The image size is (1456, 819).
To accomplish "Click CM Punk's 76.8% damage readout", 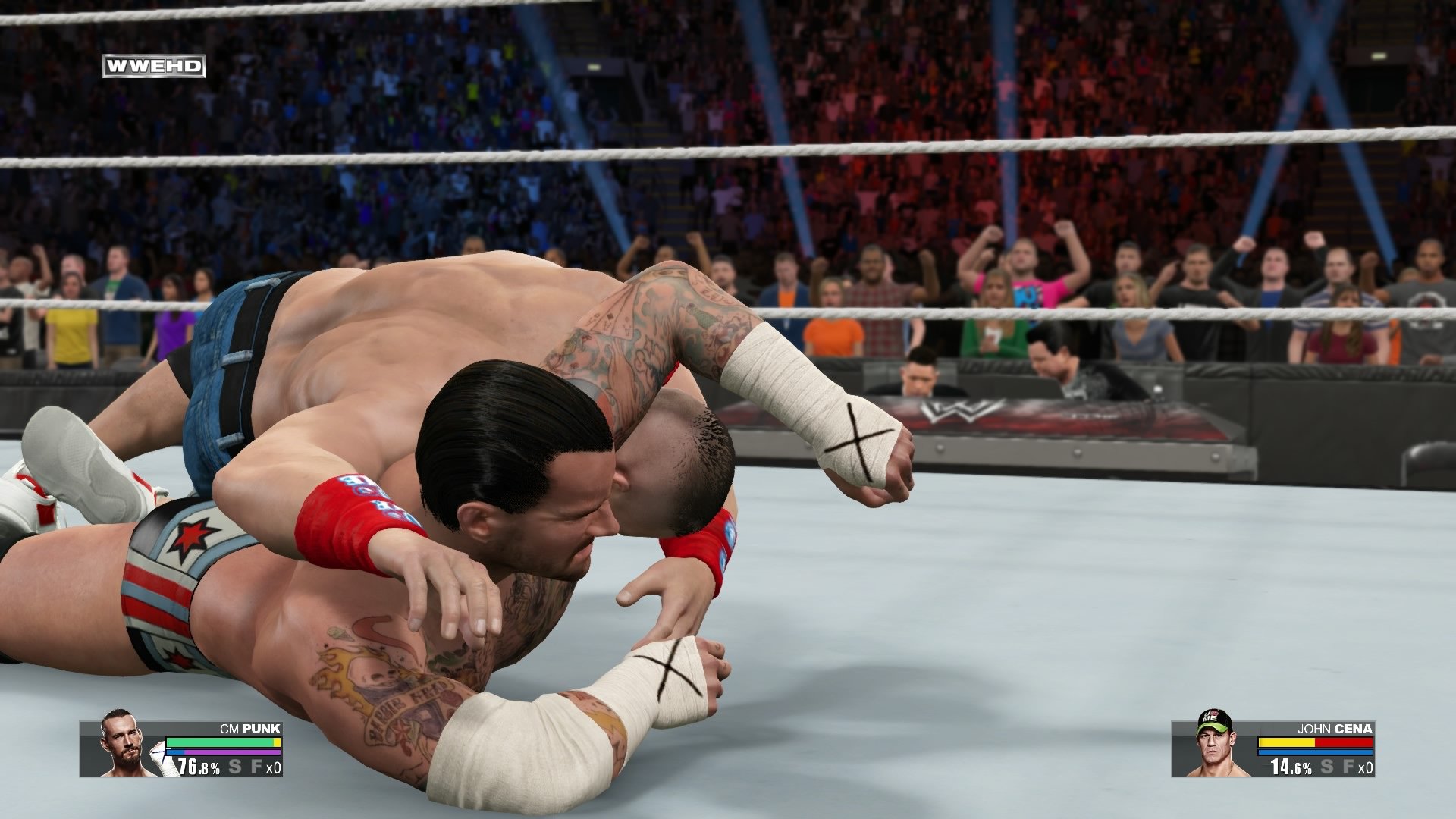I will click(197, 767).
